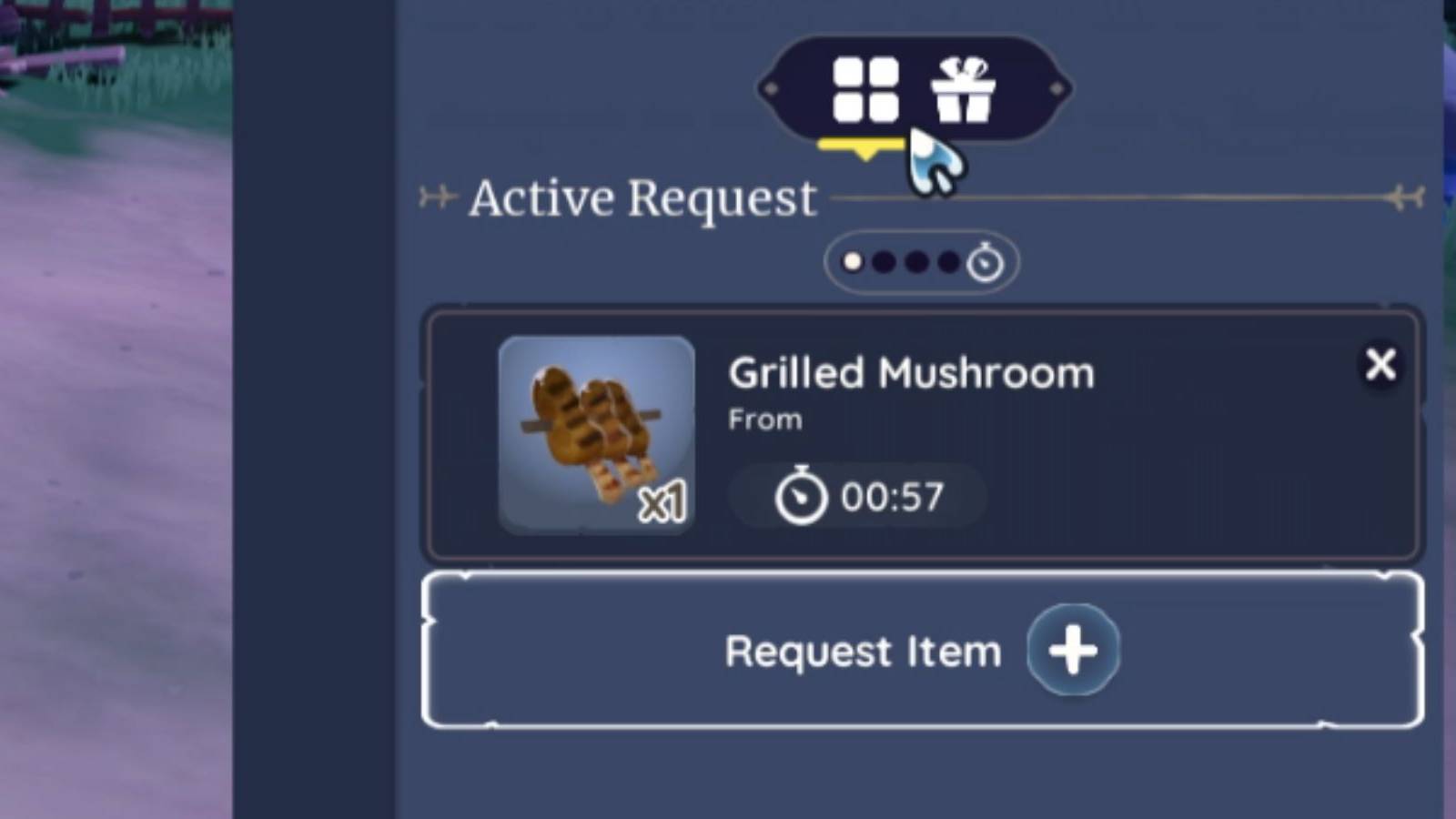Select the first filled request dot
The image size is (1456, 819).
coord(853,263)
